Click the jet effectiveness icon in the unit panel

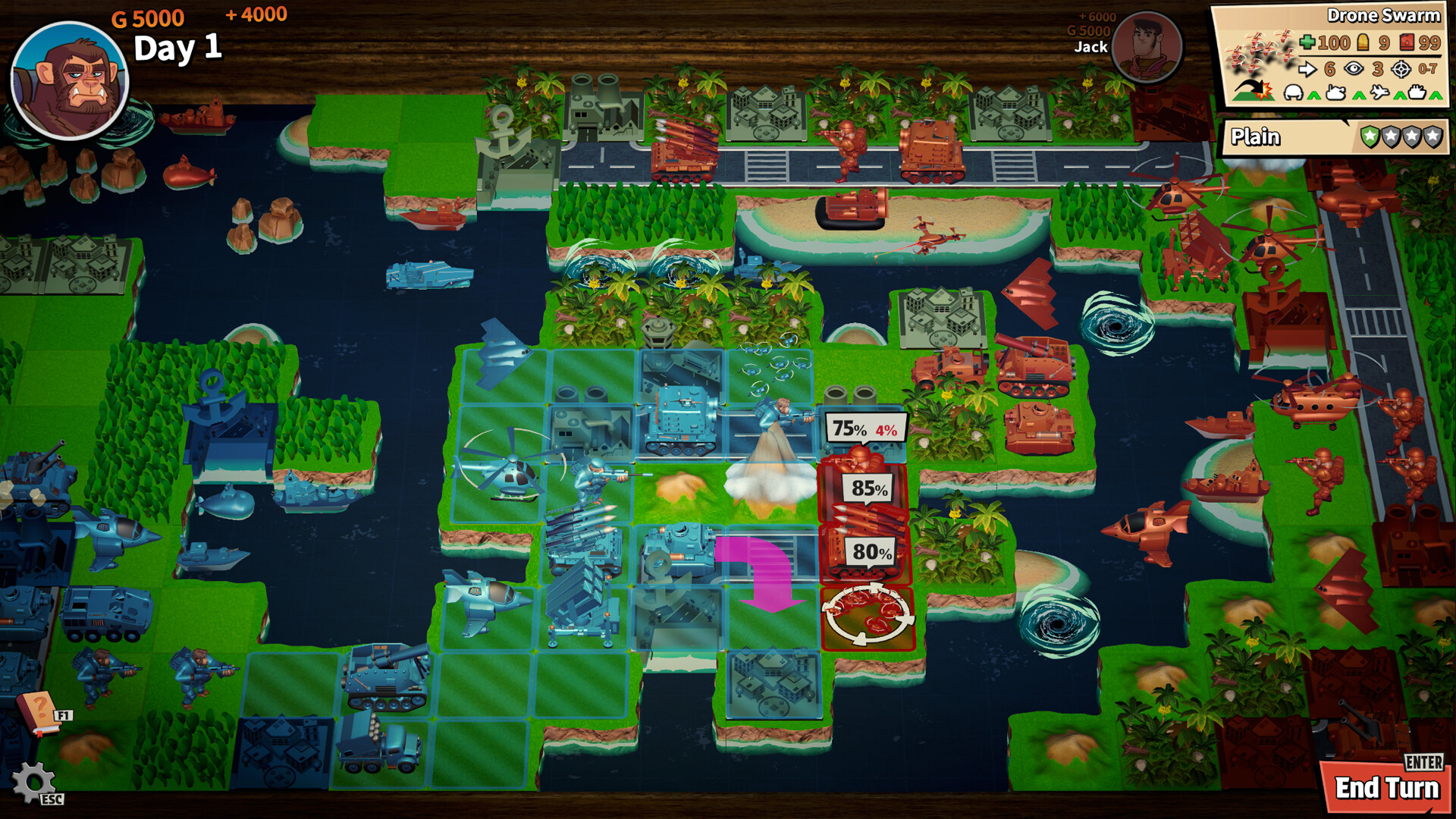click(1381, 93)
